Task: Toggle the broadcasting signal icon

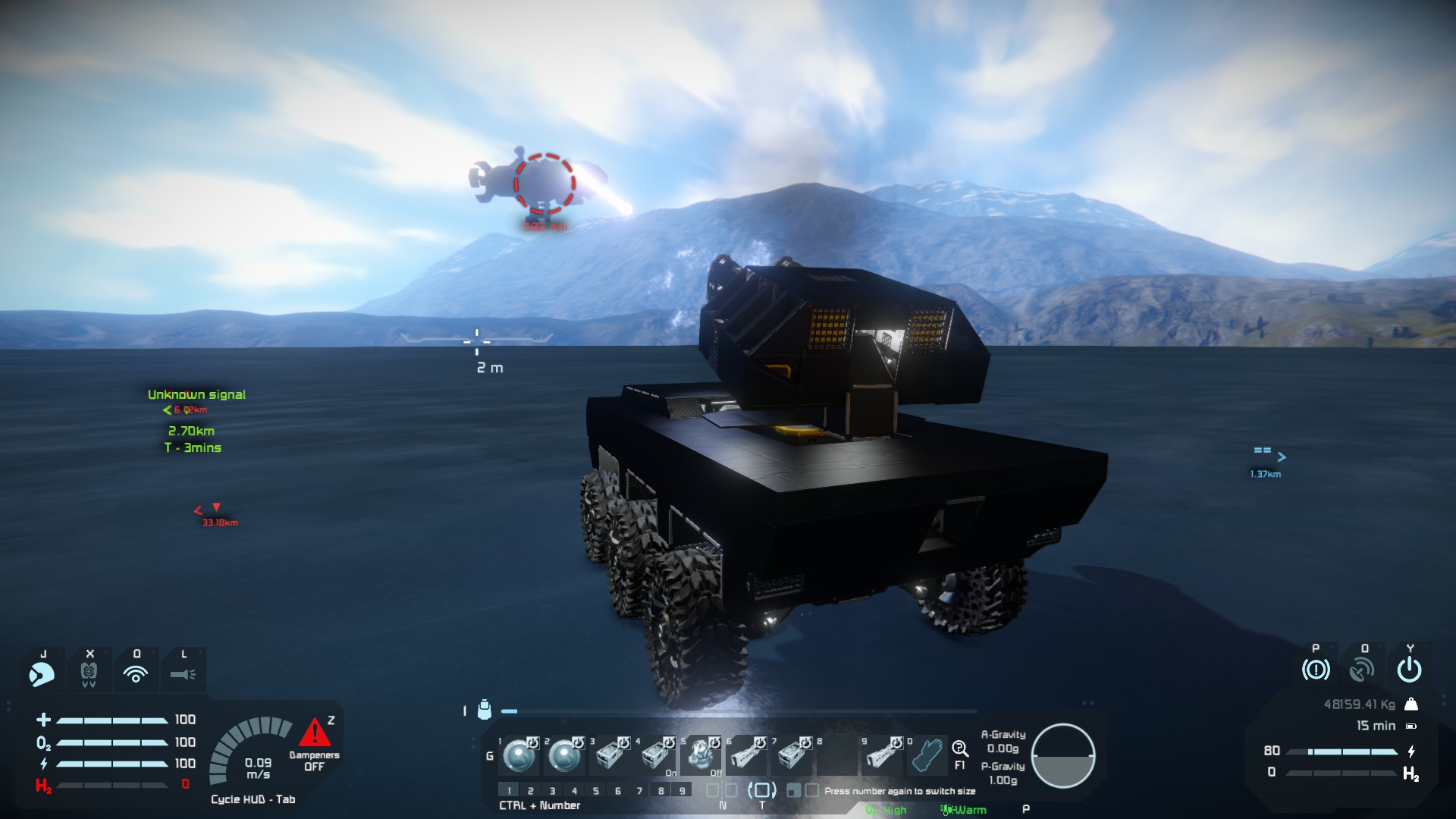Action: coord(136,673)
